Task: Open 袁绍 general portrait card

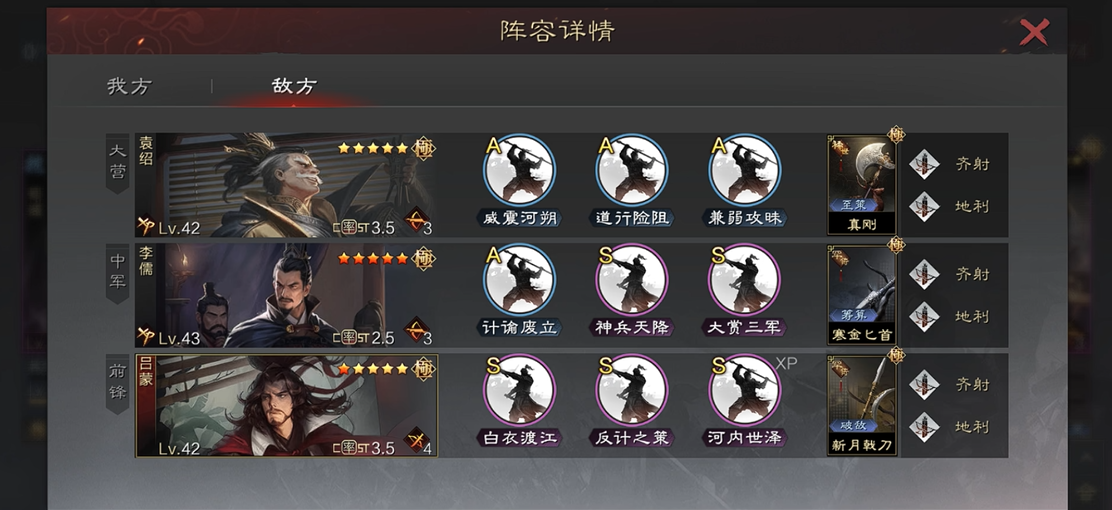Action: pos(286,185)
